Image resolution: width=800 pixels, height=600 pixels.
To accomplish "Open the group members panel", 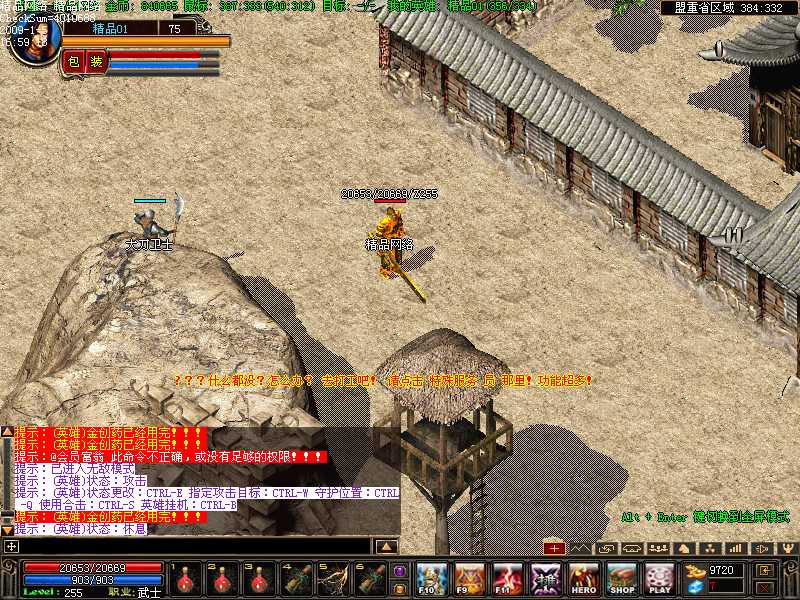I will point(658,548).
